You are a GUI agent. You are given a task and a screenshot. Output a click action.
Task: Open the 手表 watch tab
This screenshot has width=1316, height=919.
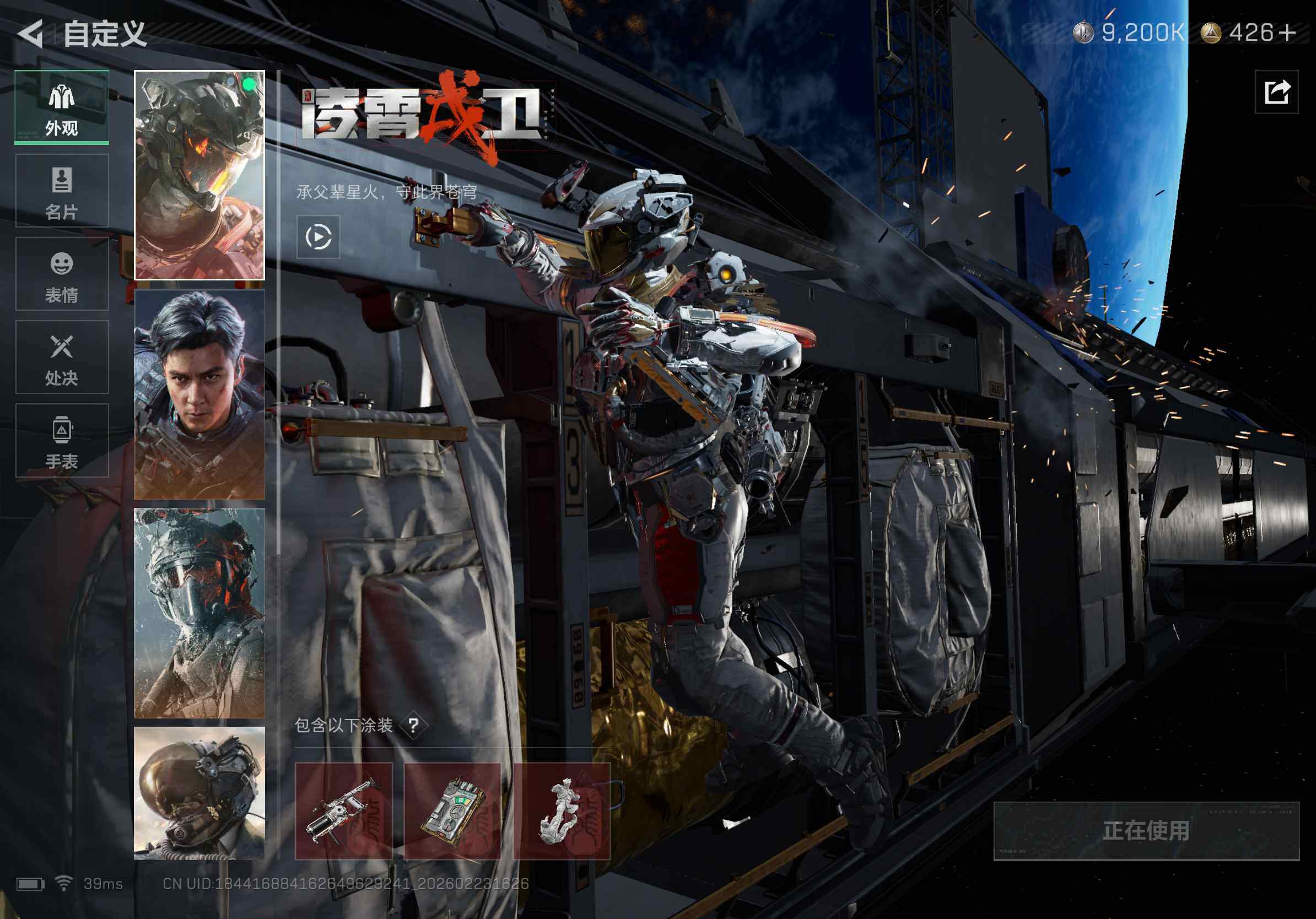point(62,440)
